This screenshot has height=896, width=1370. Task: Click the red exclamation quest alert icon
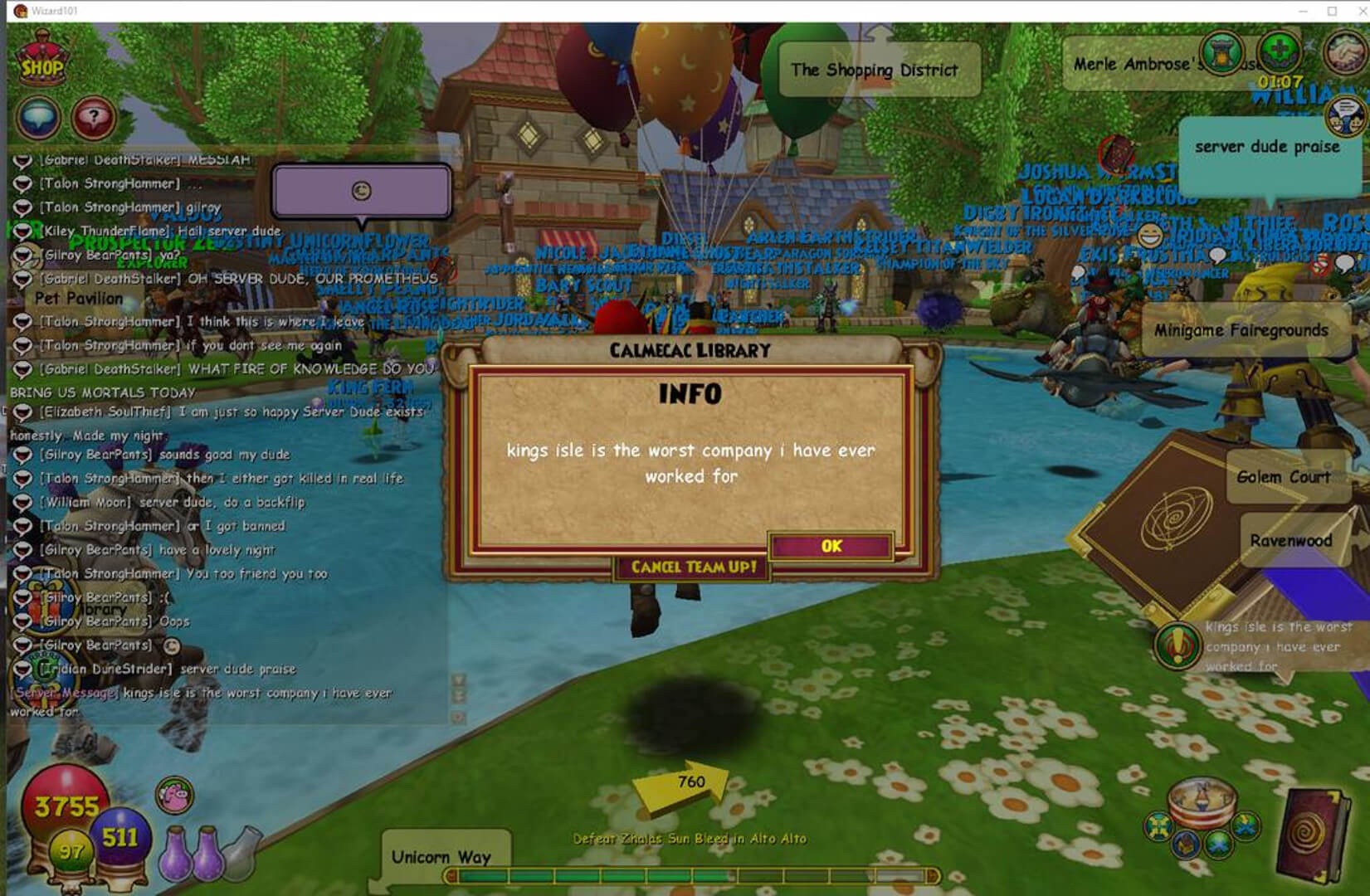pos(1177,645)
